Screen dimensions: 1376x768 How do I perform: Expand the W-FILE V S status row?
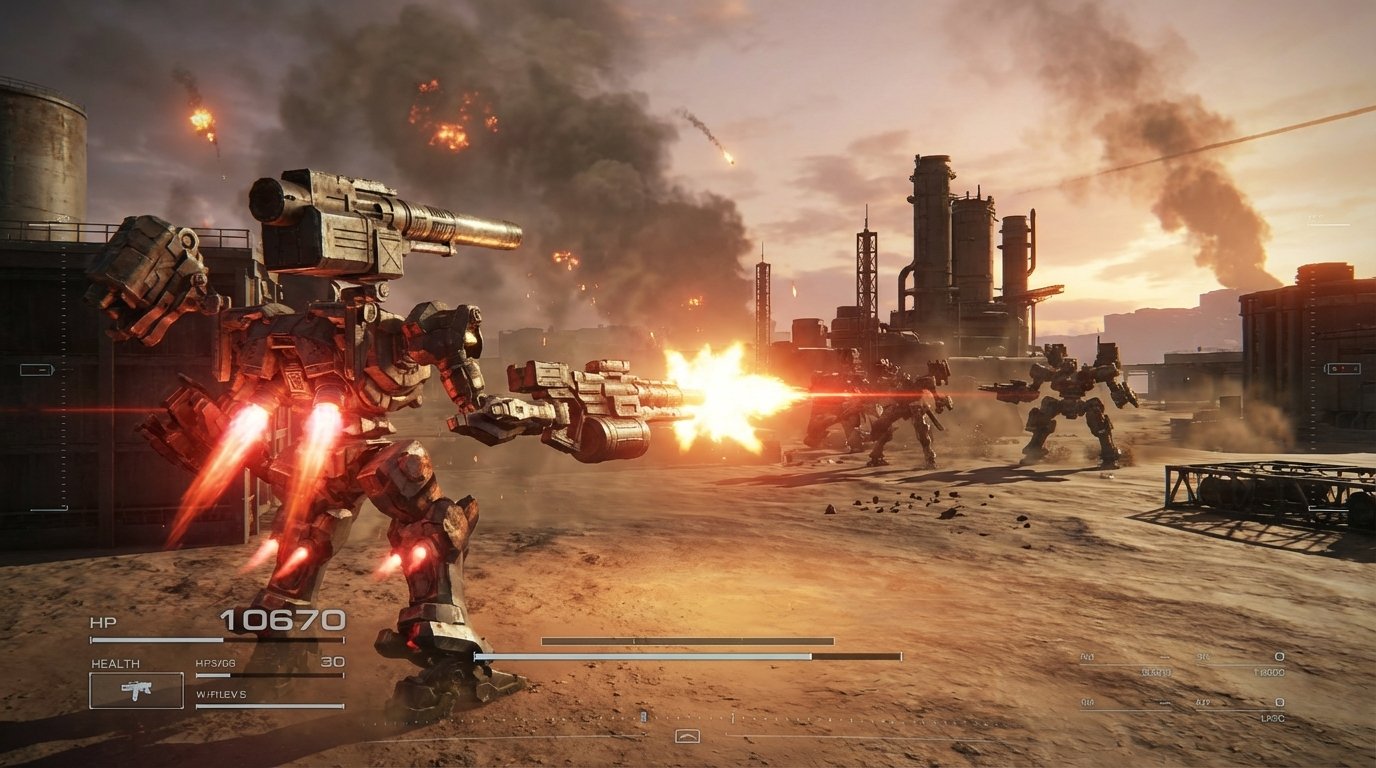[220, 696]
